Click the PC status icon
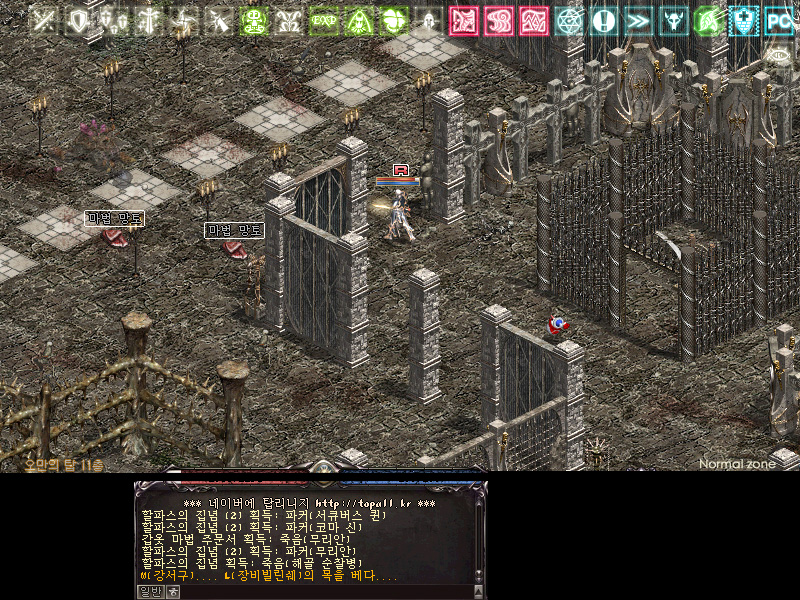 (x=779, y=20)
